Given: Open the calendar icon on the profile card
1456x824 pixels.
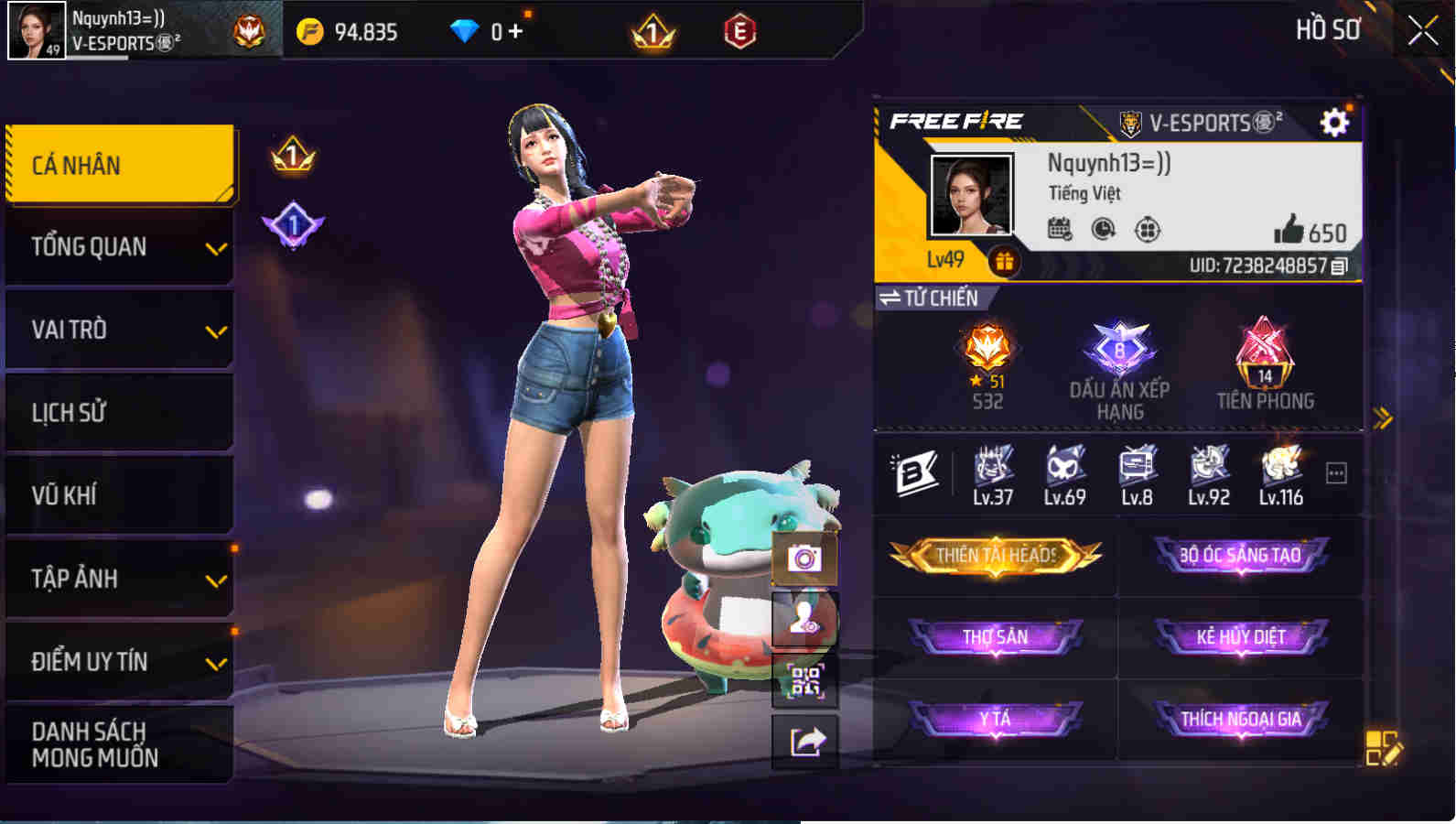Looking at the screenshot, I should [1060, 229].
